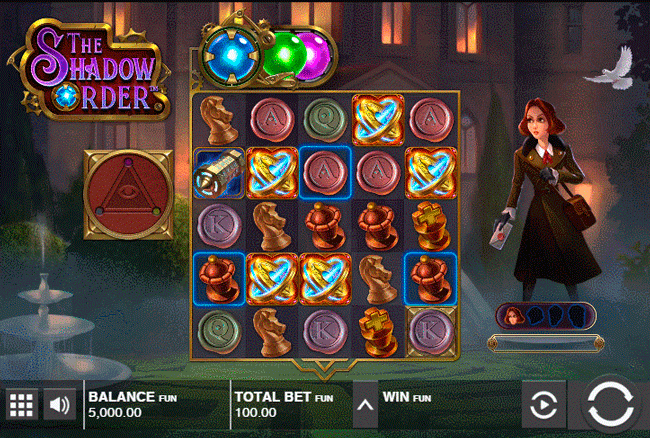Expand the Total Bet selector arrow

[365, 405]
